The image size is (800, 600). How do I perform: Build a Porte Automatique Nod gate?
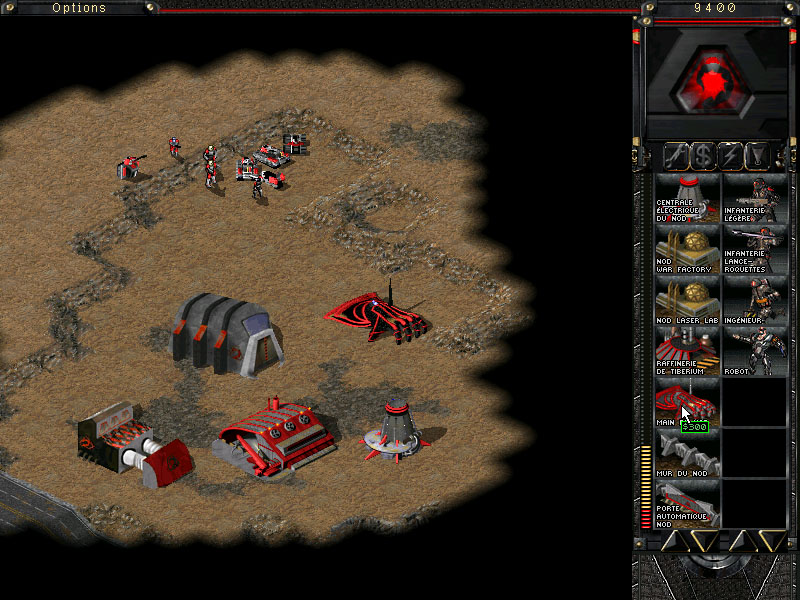coord(687,506)
